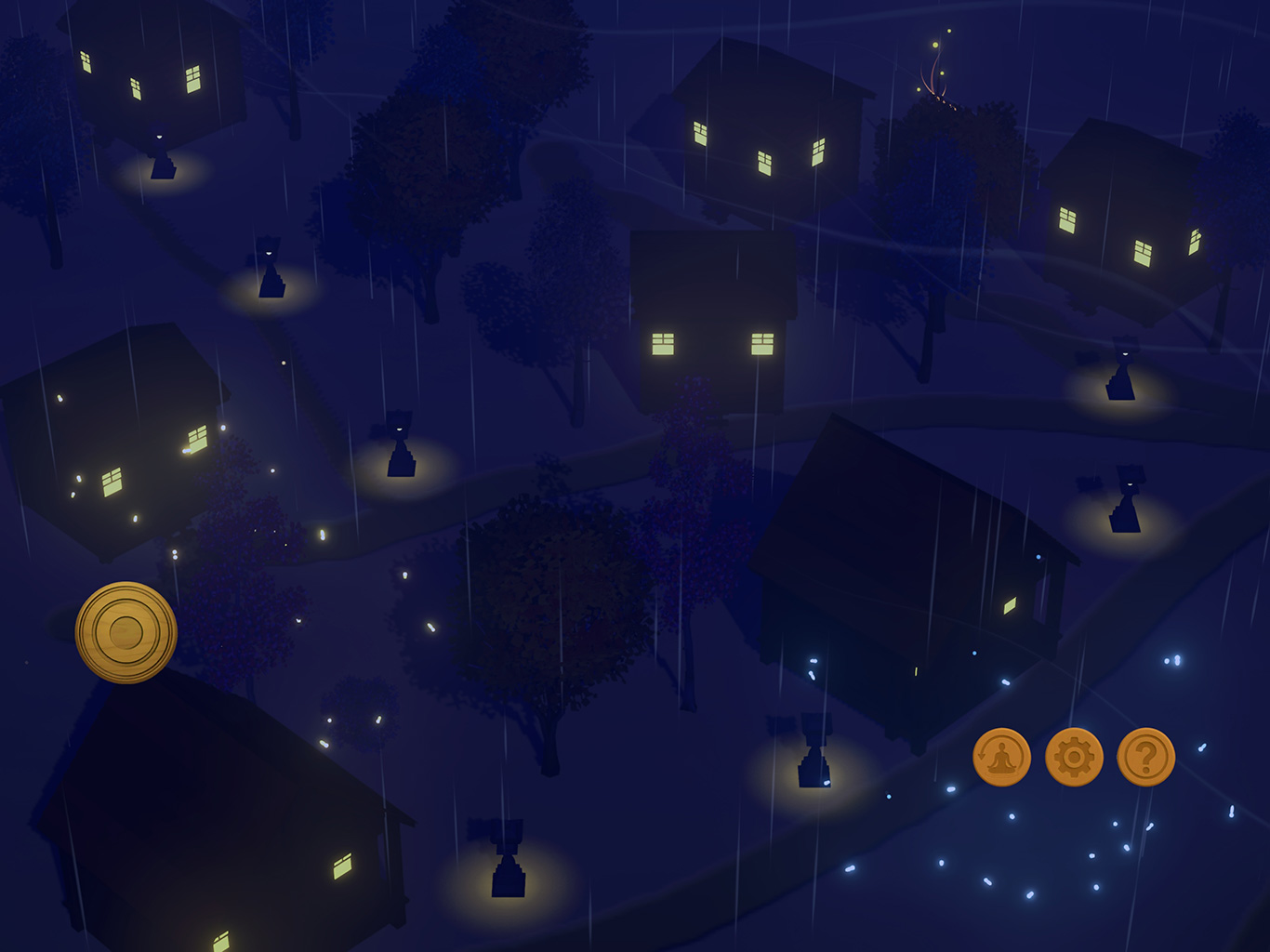Tap the large golden gong button
Image resolution: width=1270 pixels, height=952 pixels.
point(126,633)
